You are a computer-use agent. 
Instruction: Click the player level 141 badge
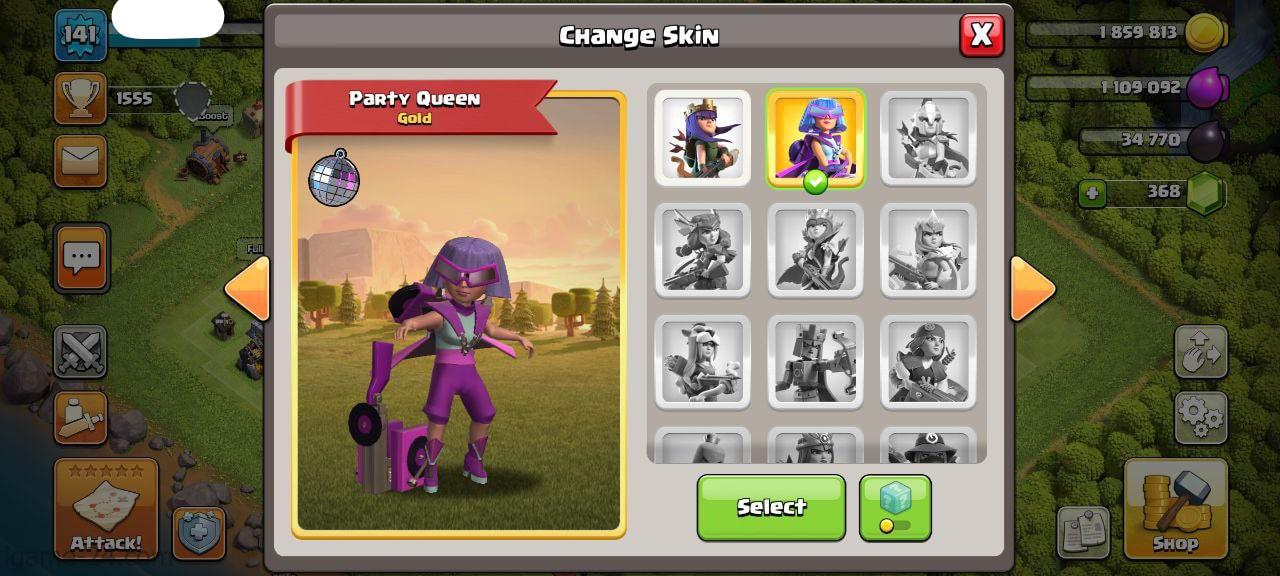80,35
